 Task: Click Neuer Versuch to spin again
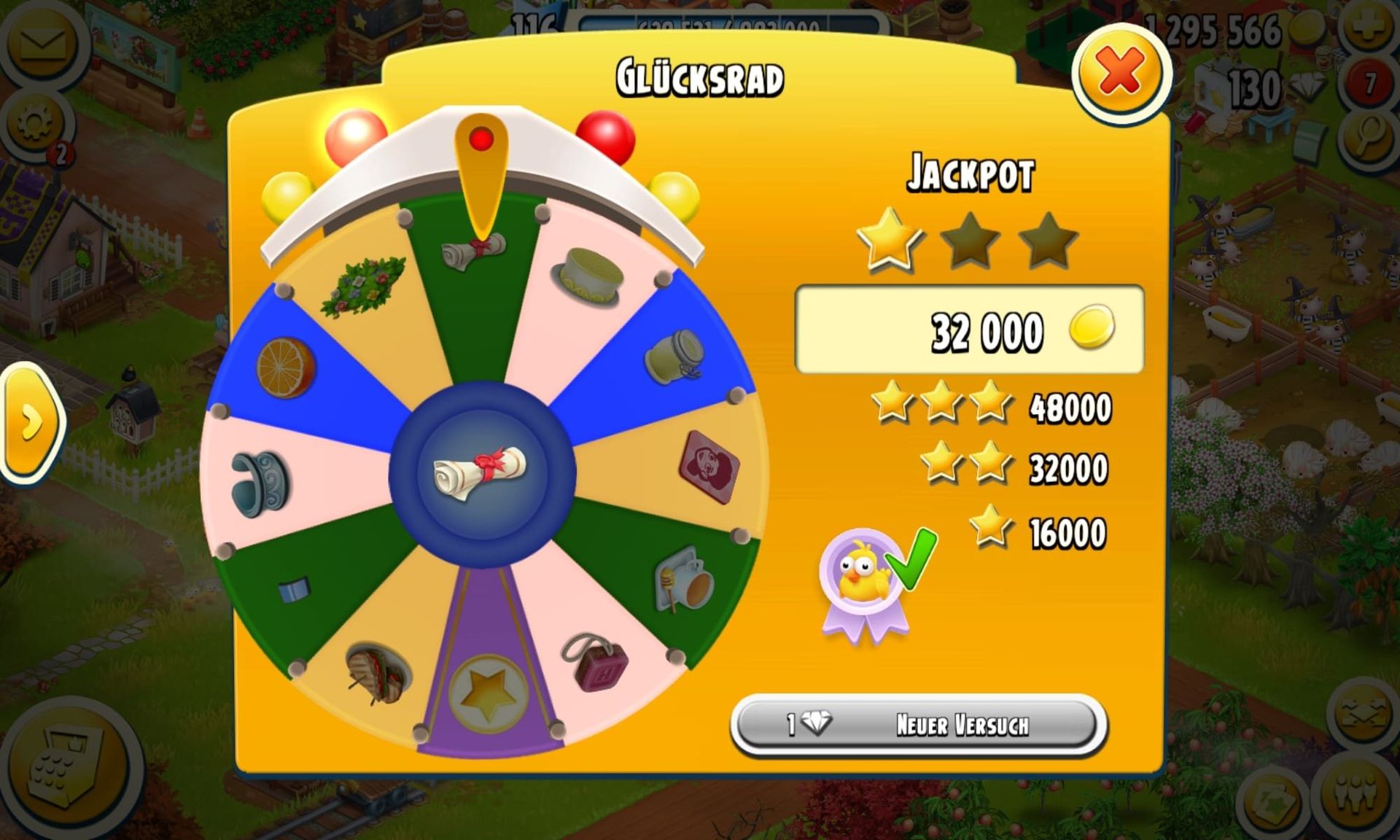pos(918,724)
